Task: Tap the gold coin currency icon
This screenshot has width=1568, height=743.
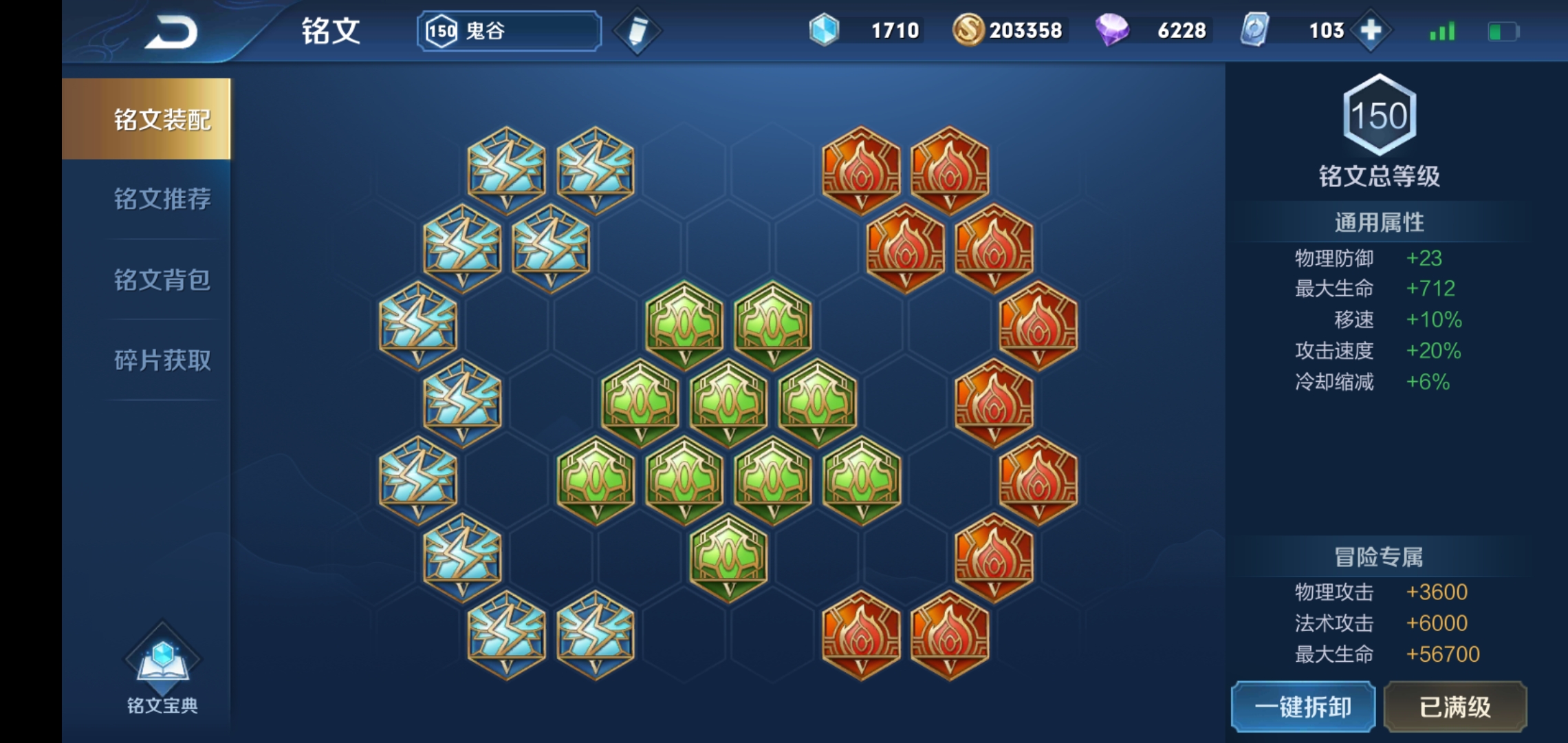Action: 968,30
